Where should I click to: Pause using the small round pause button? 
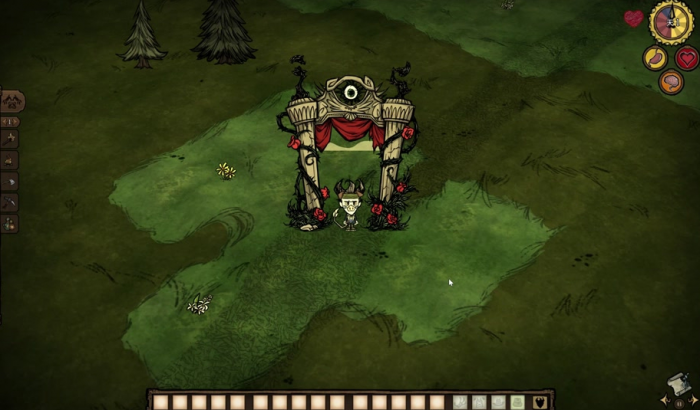pyautogui.click(x=679, y=403)
